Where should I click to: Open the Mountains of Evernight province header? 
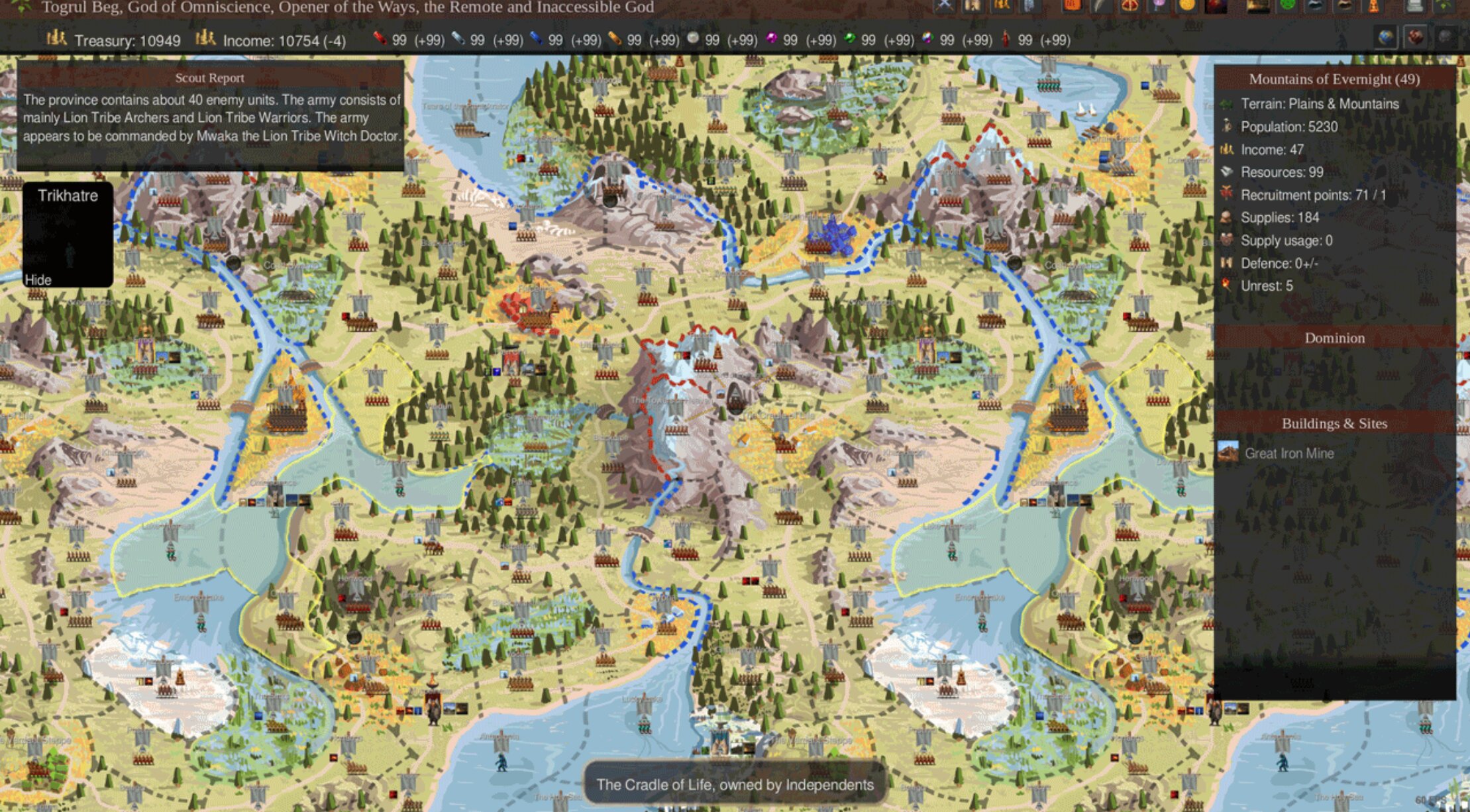(x=1334, y=79)
